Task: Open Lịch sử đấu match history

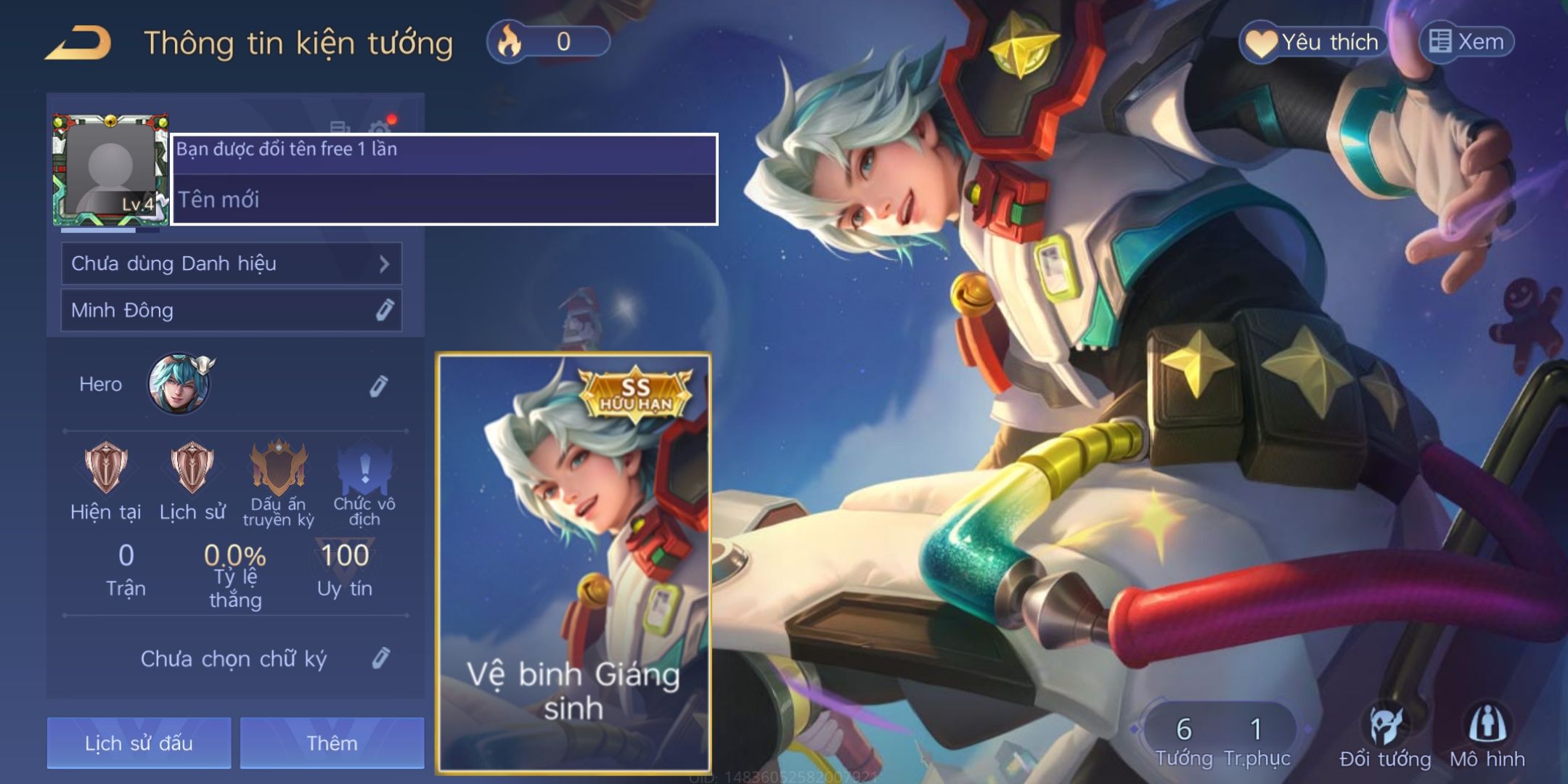Action: [139, 743]
